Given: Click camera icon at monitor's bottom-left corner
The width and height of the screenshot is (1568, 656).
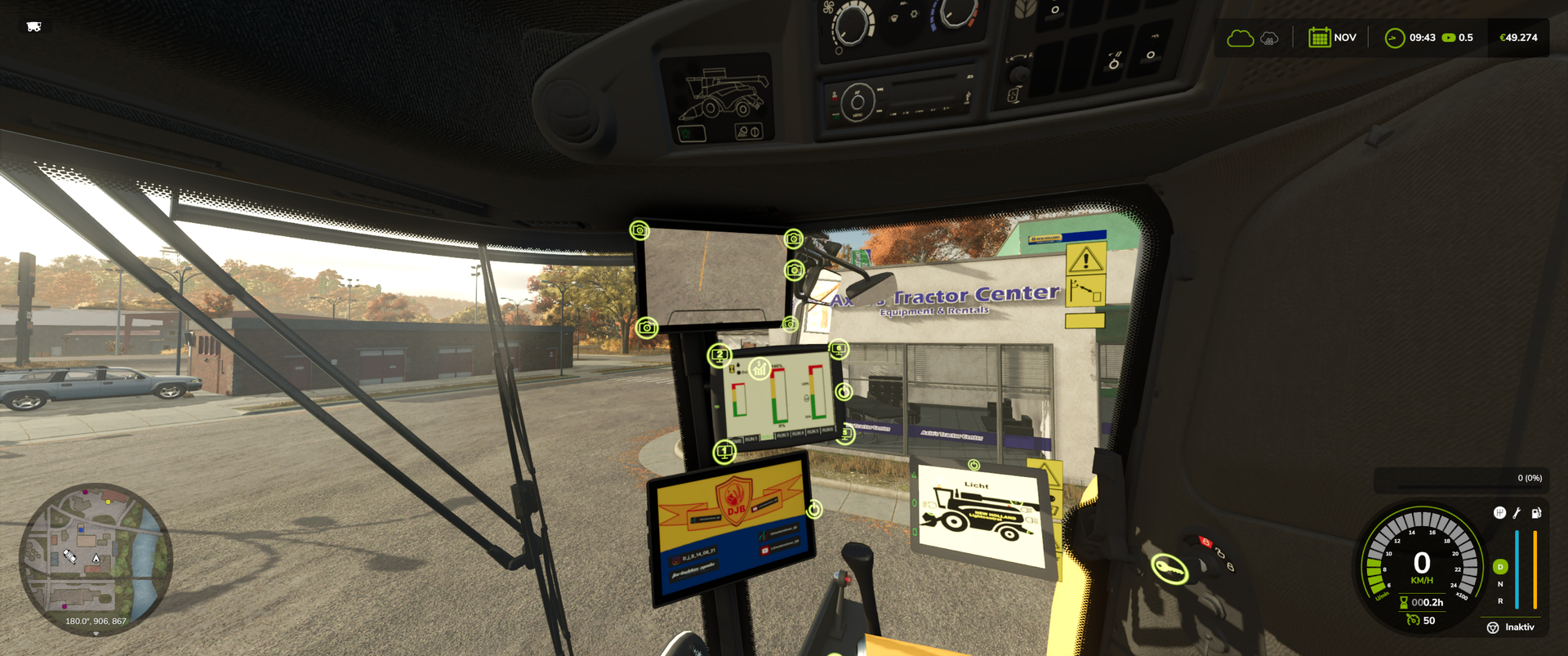Looking at the screenshot, I should [x=647, y=328].
